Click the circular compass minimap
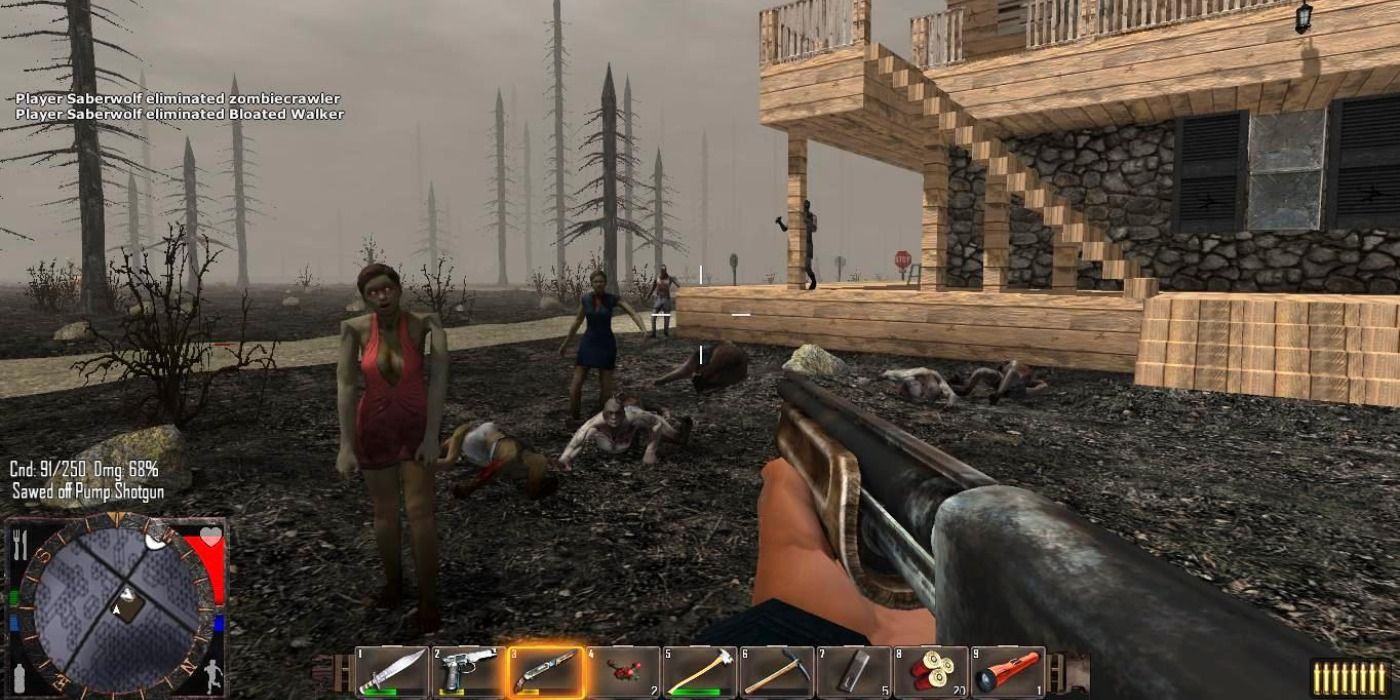Viewport: 1400px width, 700px height. [x=117, y=605]
